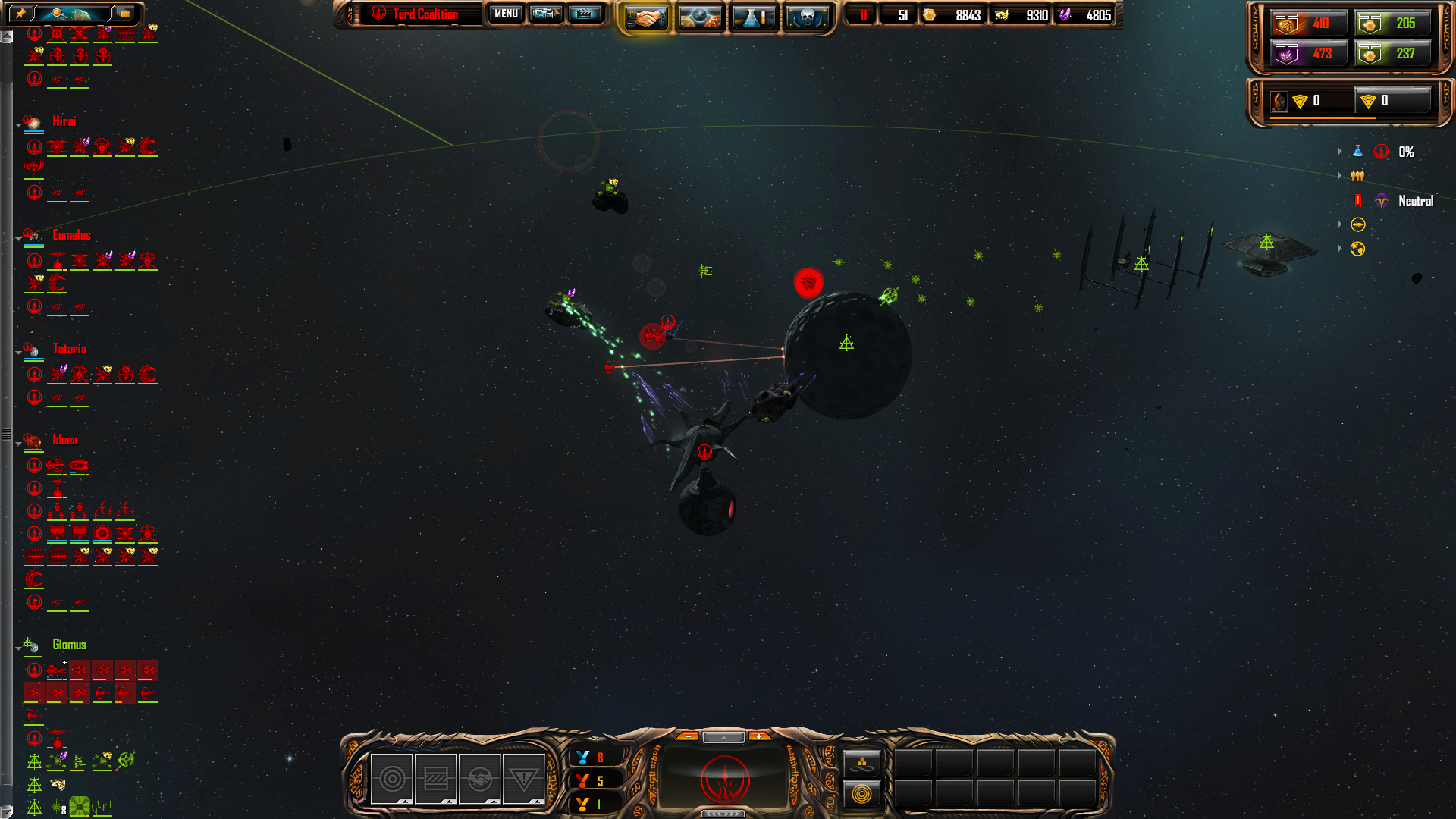This screenshot has height=819, width=1456.
Task: Select the Iduna planet entry
Action: point(64,440)
